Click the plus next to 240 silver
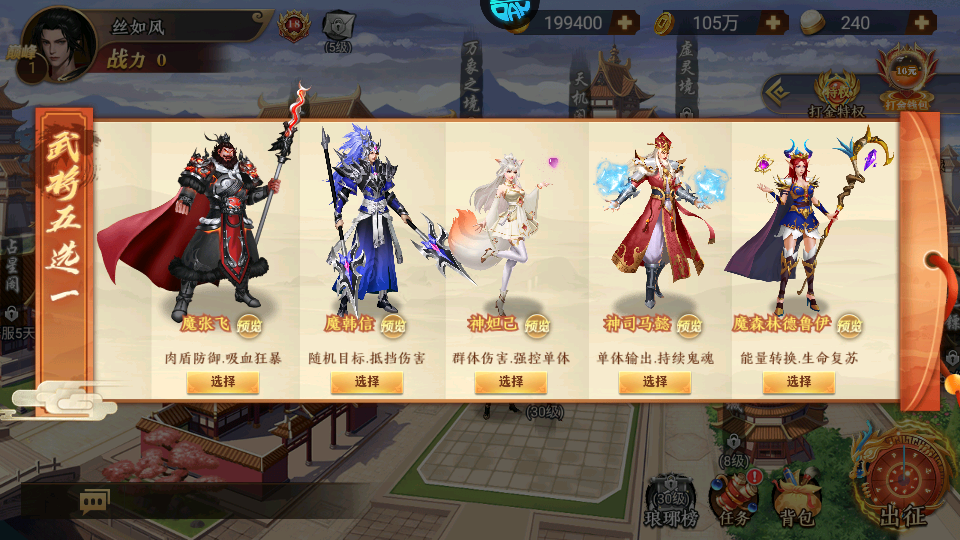 tap(921, 23)
